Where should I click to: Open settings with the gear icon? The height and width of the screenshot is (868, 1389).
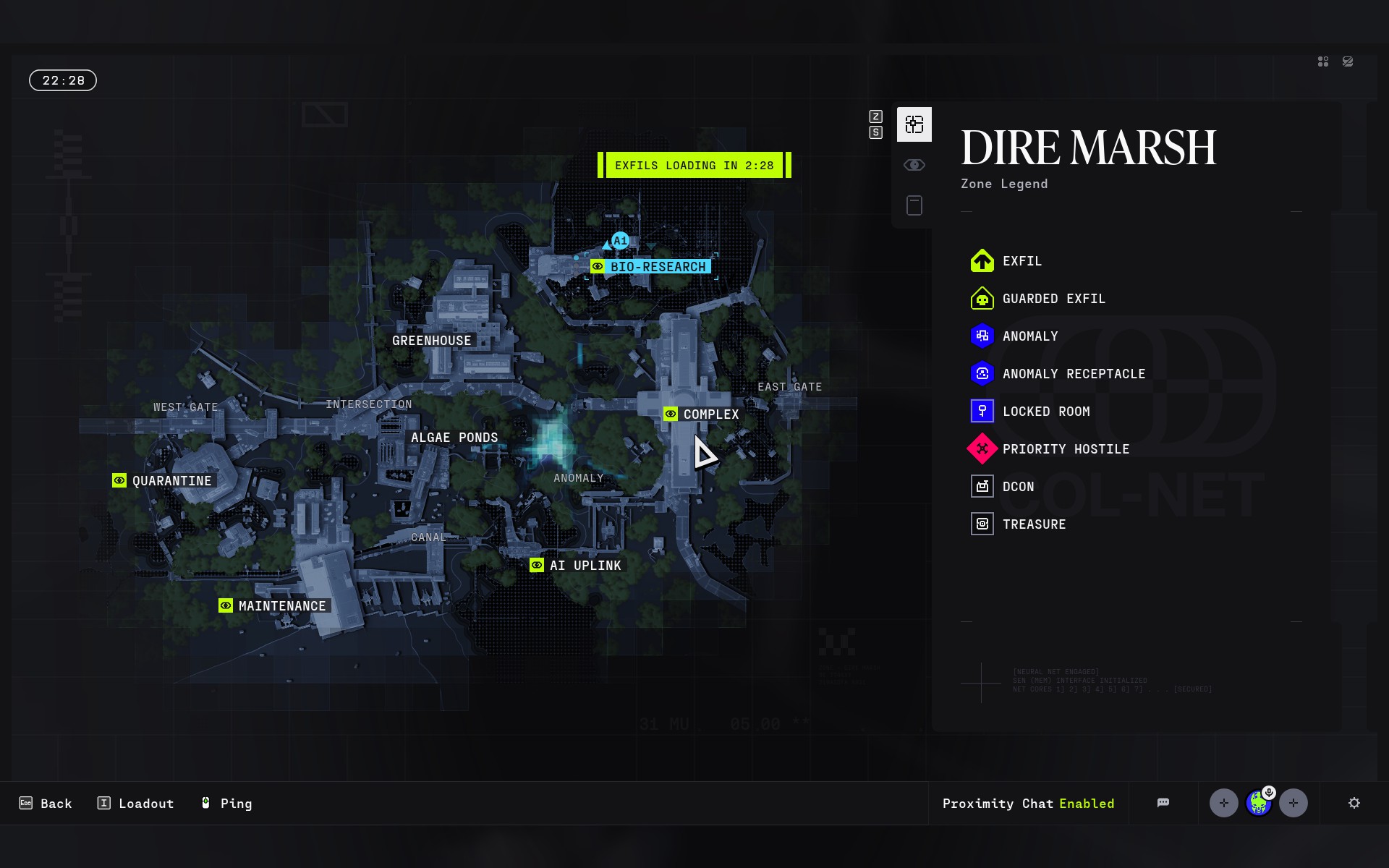(1354, 803)
